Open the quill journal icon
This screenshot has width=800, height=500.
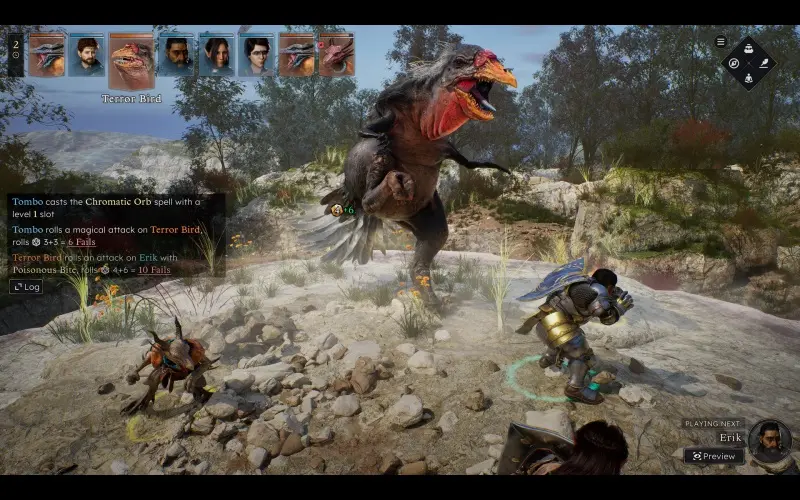(763, 63)
